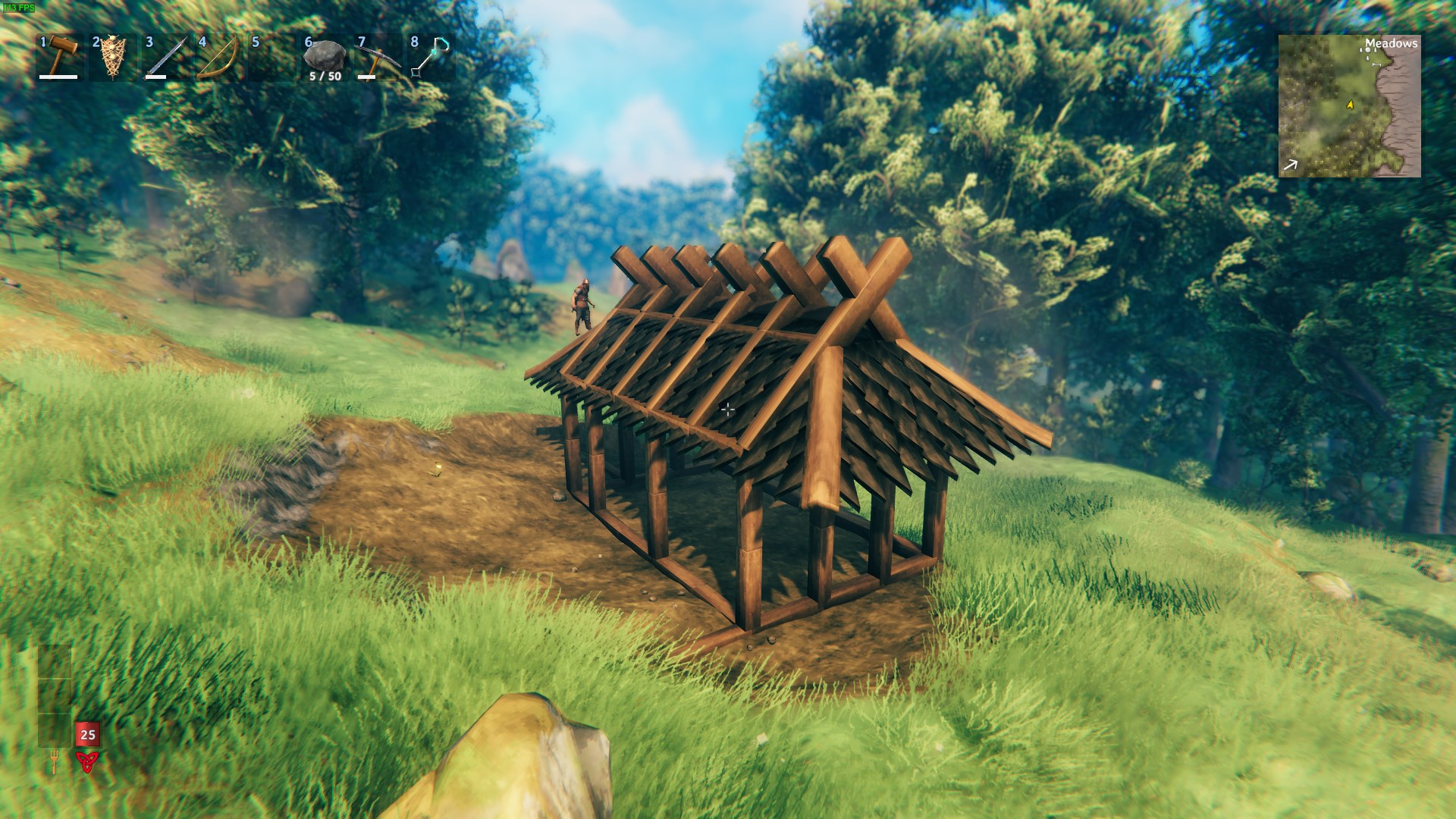Click the orange fork food icon
Screen dimensions: 1456x819
[x=54, y=761]
